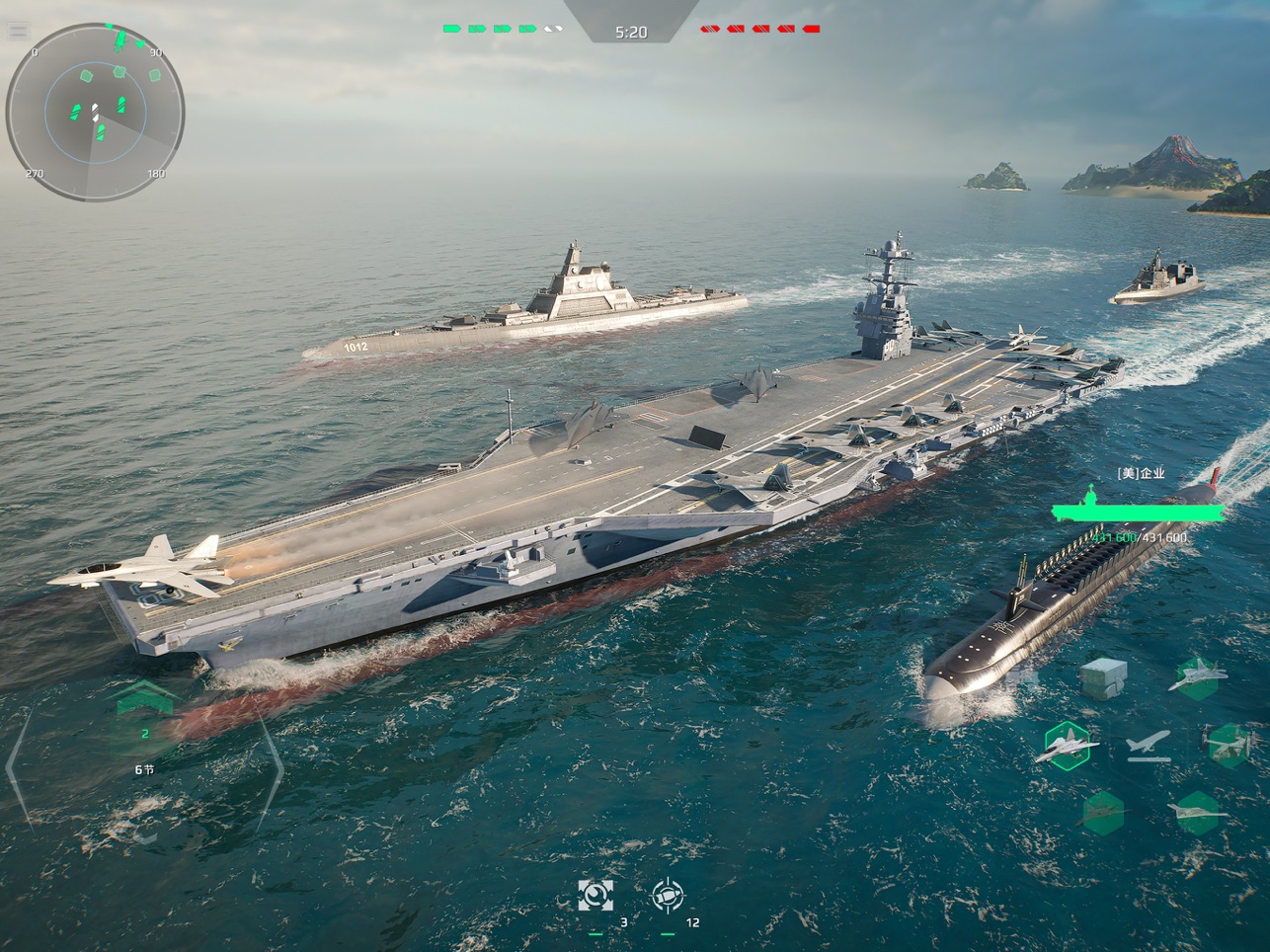The height and width of the screenshot is (952, 1270).
Task: Choose the stealth fighter in the top hexagon
Action: pyautogui.click(x=1197, y=677)
